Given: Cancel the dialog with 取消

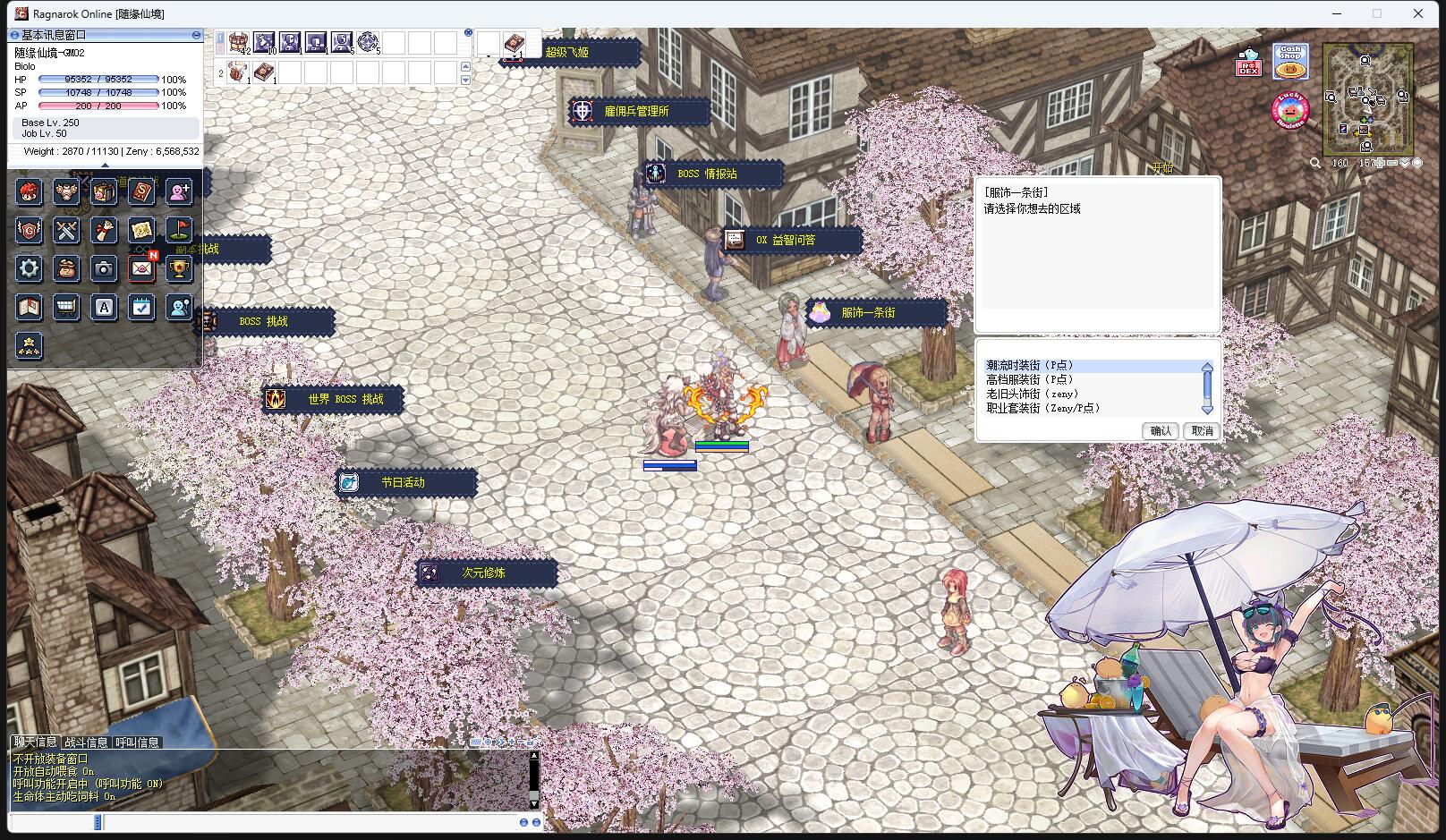Looking at the screenshot, I should (x=1202, y=431).
